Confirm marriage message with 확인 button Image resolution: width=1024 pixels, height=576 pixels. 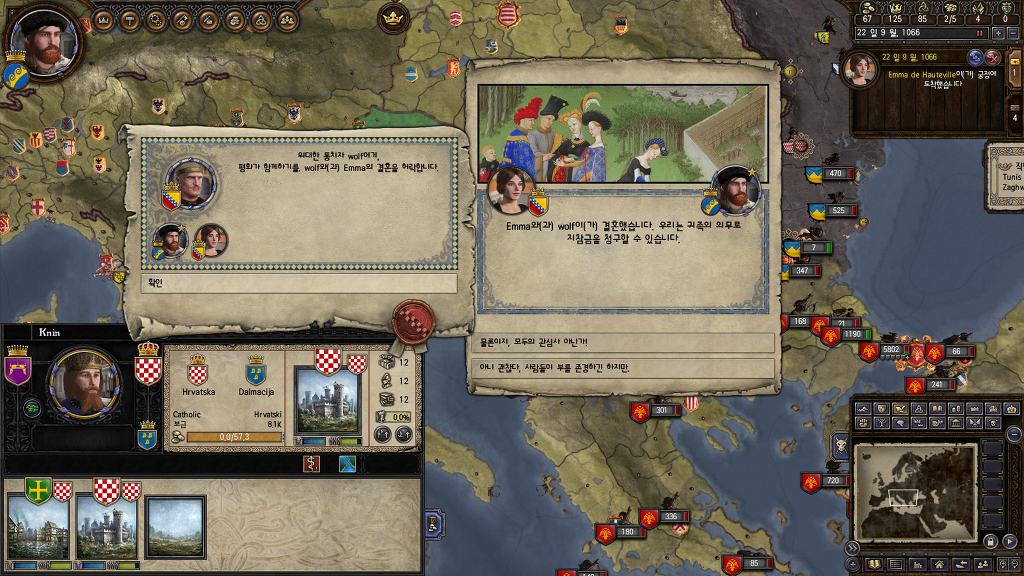pos(298,283)
